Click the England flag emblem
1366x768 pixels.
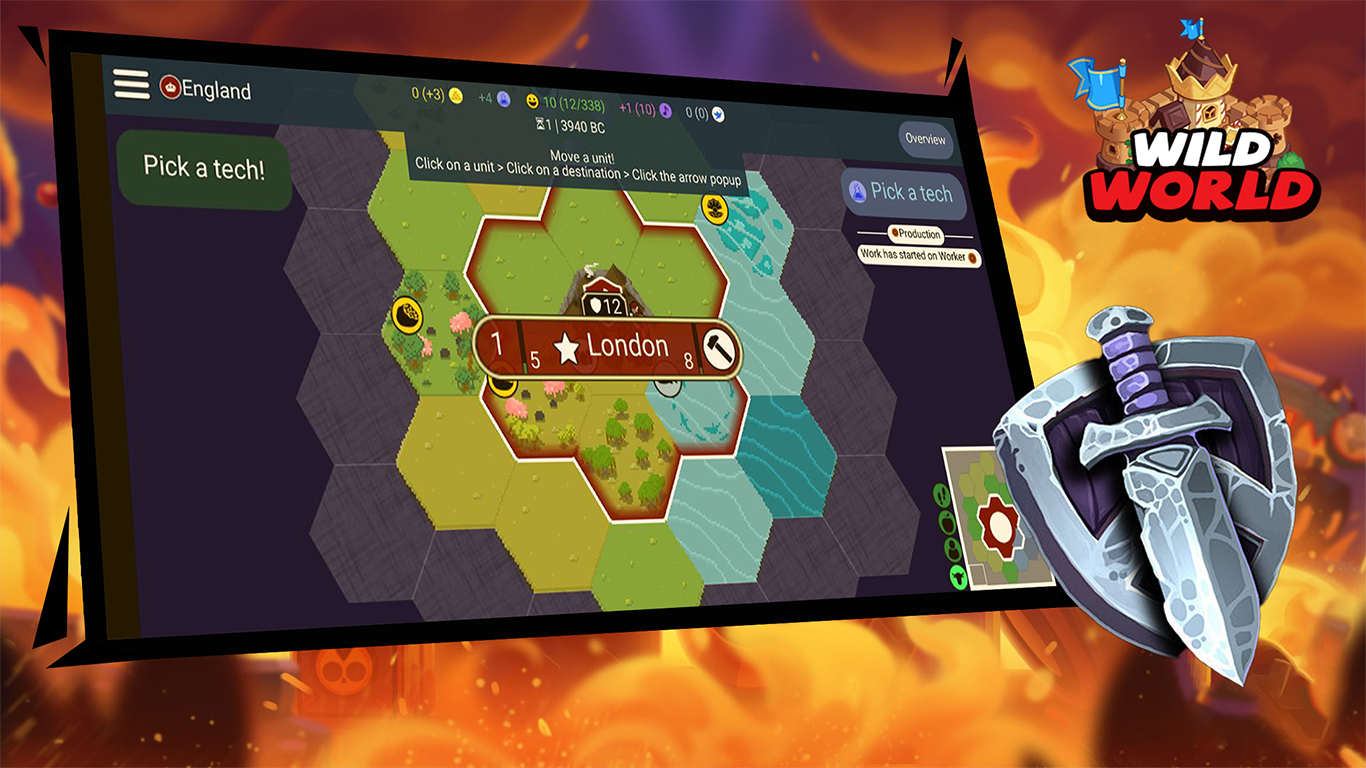click(172, 88)
